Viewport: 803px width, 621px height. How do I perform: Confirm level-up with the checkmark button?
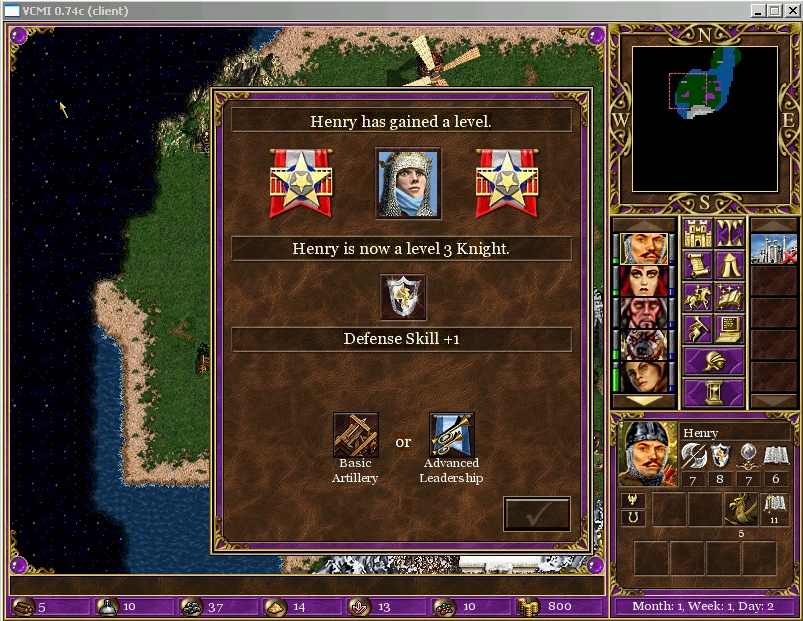(x=537, y=514)
